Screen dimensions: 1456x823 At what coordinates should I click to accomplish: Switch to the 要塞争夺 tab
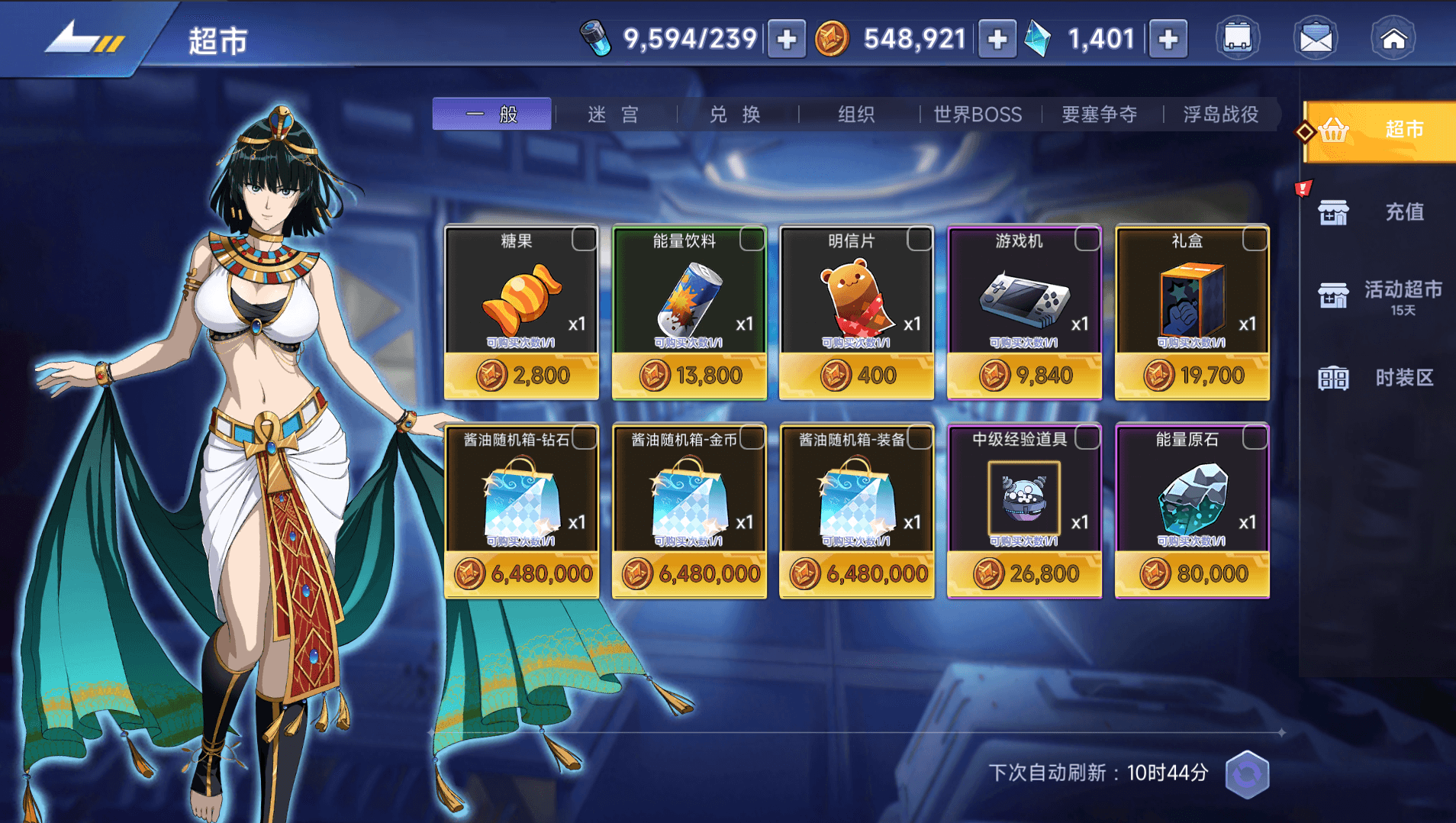pyautogui.click(x=1099, y=115)
